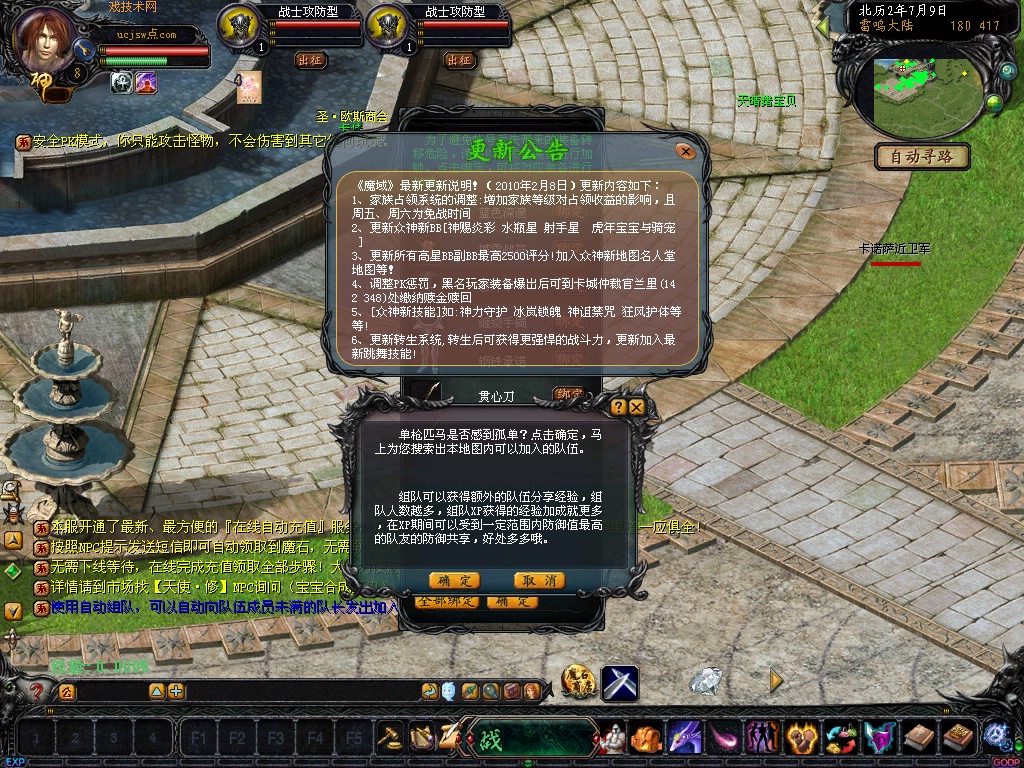This screenshot has width=1024, height=768.
Task: Open the brown book icon on the menu bar
Action: coord(919,739)
